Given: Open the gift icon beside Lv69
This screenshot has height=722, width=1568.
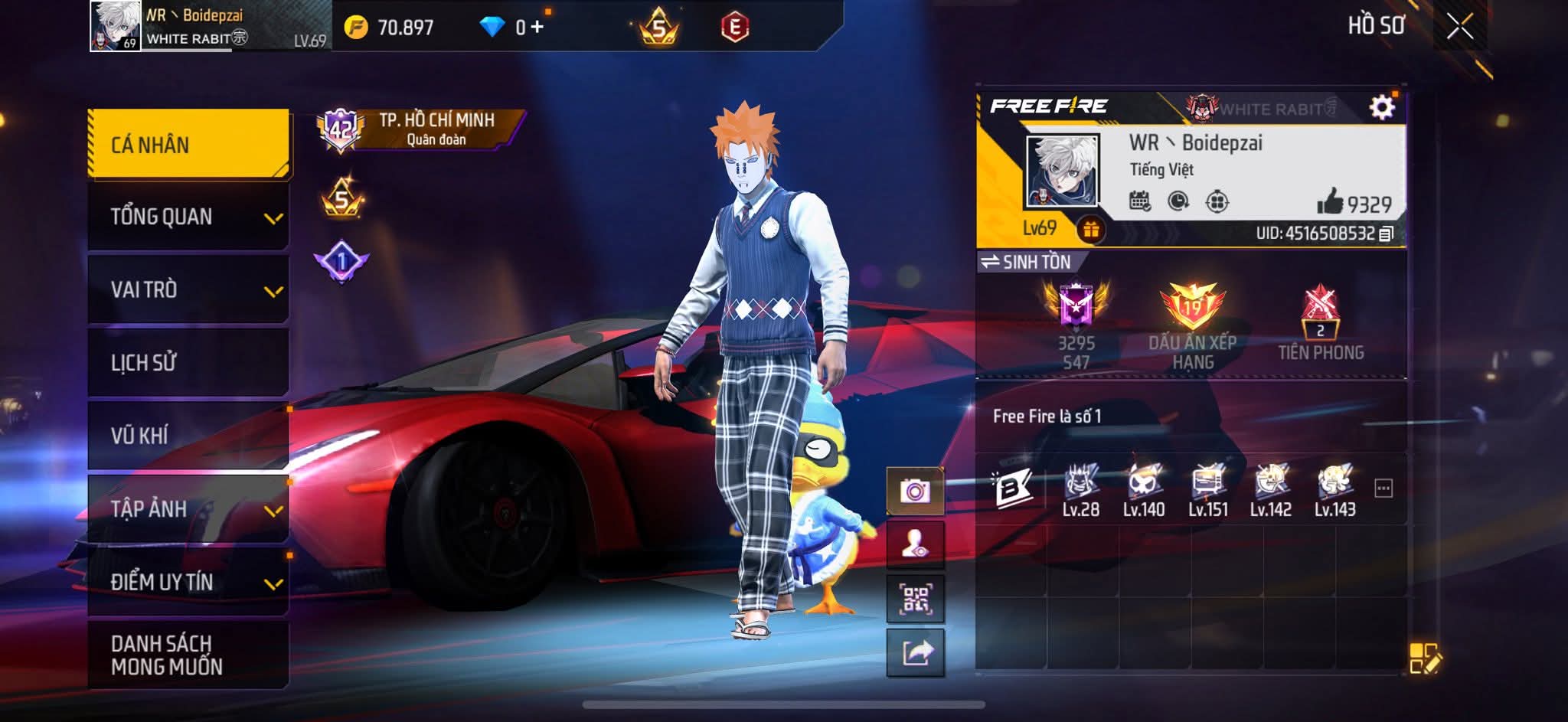Looking at the screenshot, I should pos(1090,229).
